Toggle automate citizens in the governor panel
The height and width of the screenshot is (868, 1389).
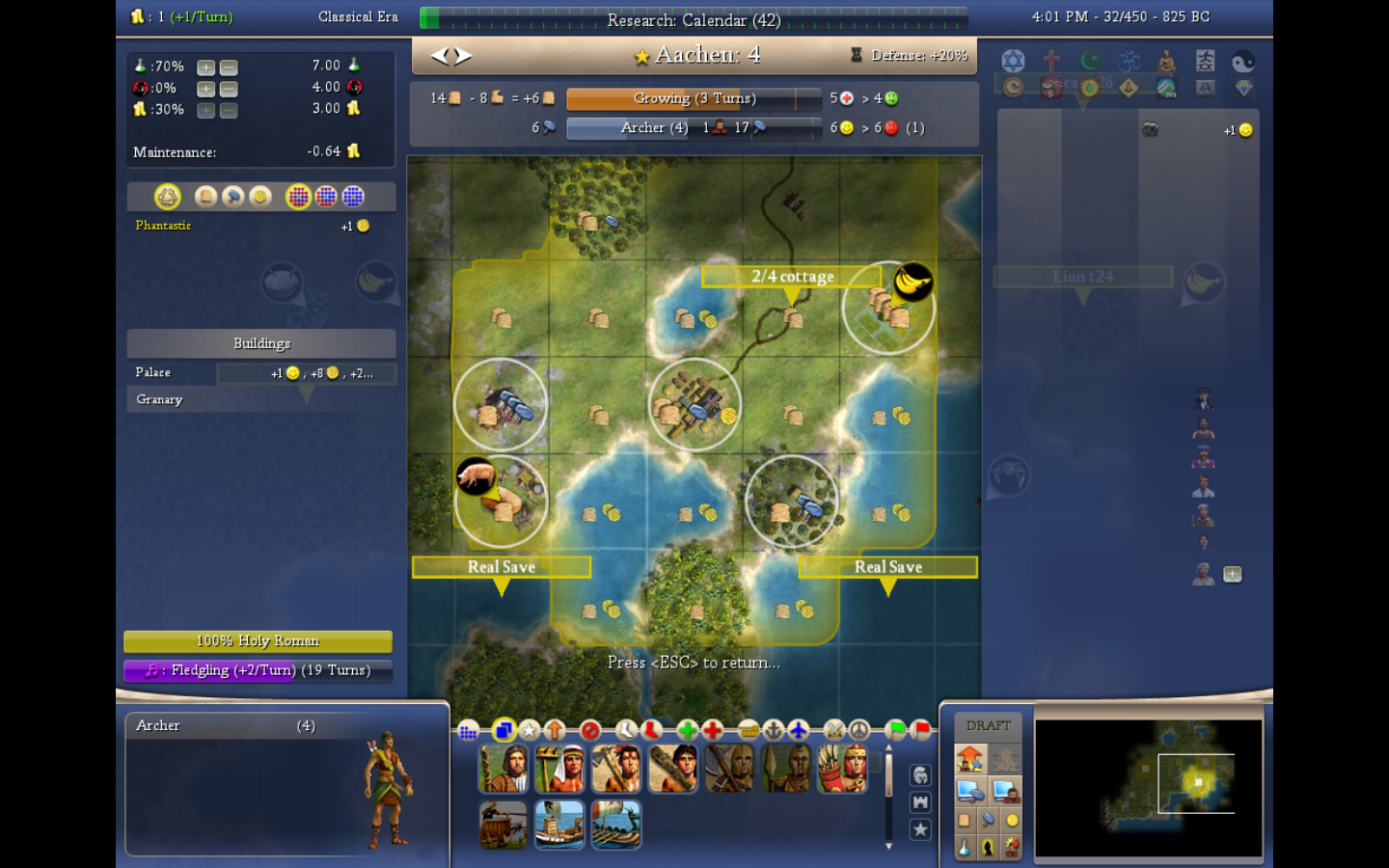point(1006,790)
